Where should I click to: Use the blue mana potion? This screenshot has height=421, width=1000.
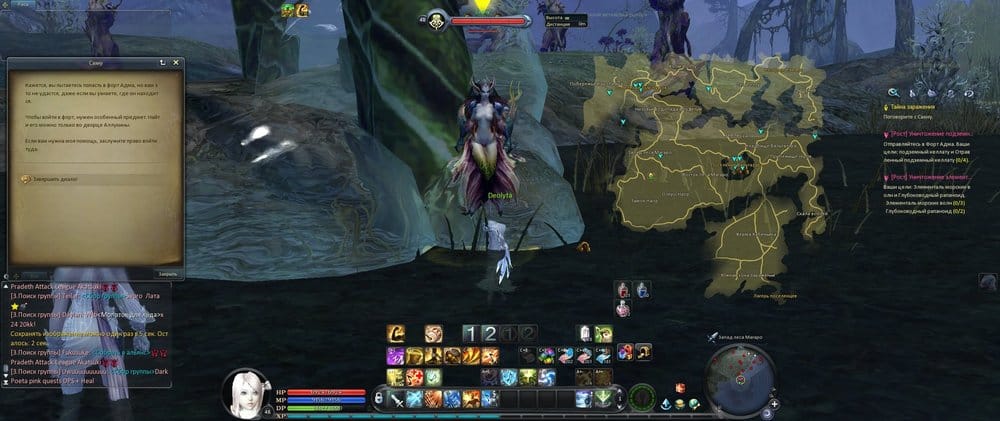point(642,290)
